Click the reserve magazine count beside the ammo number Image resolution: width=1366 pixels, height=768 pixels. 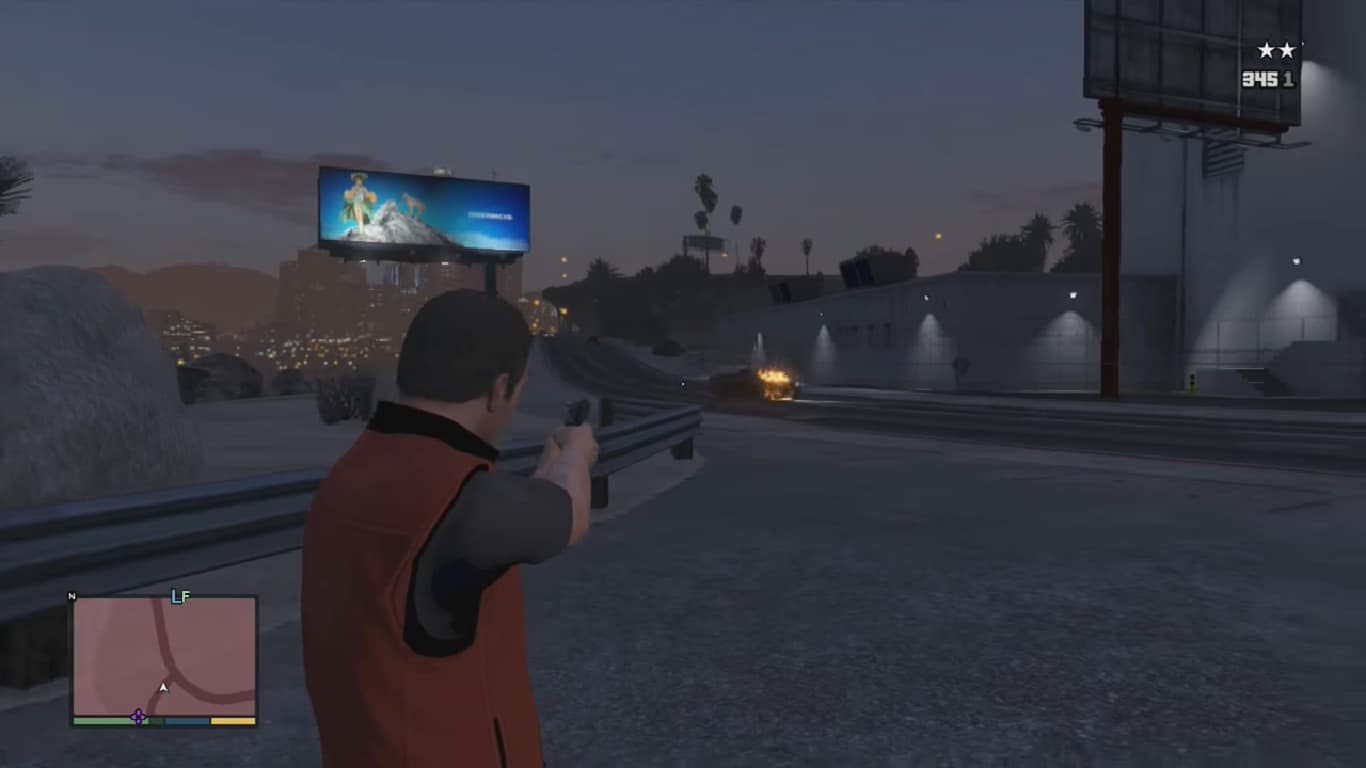(1286, 76)
